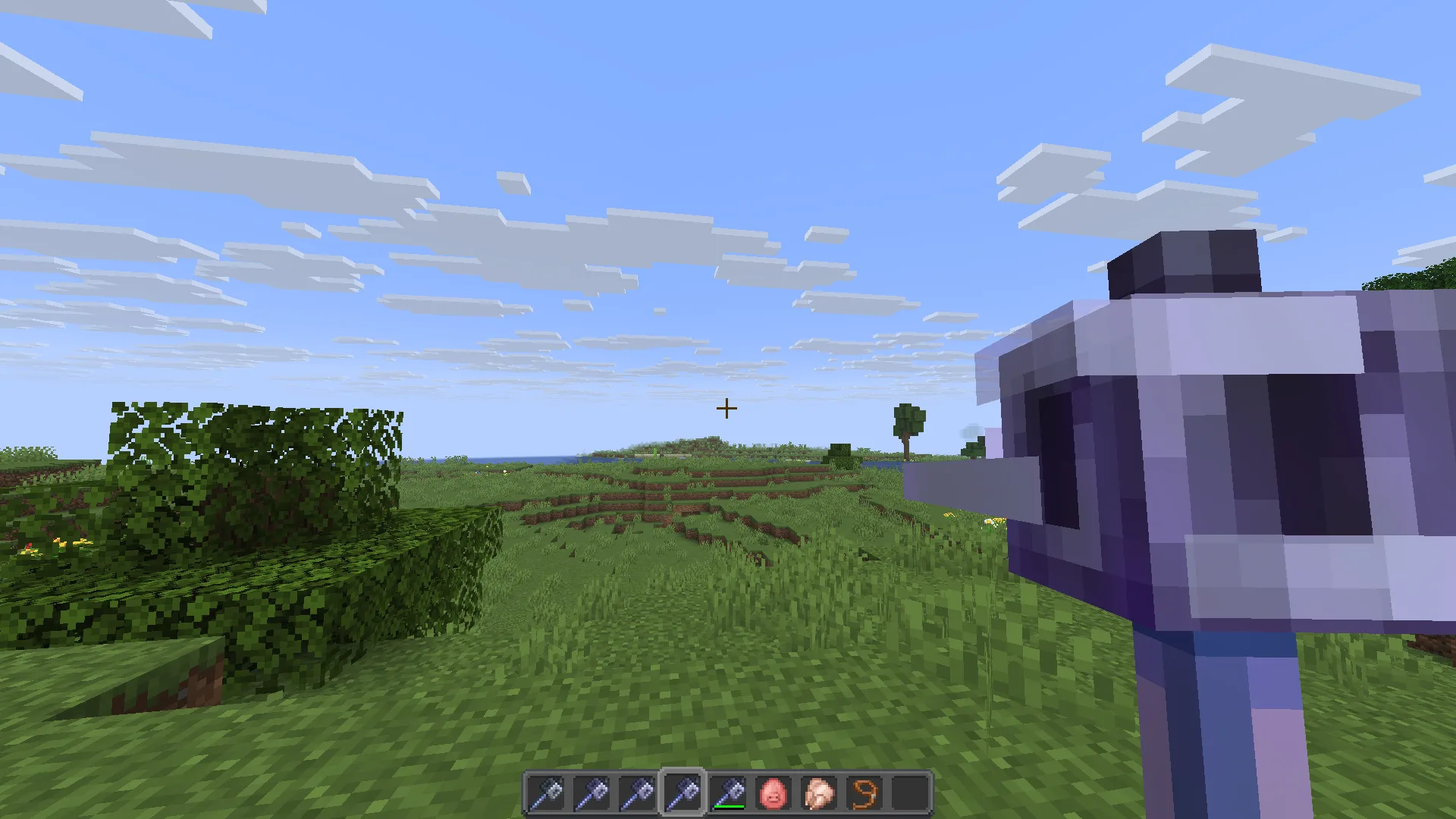This screenshot has height=819, width=1456.
Task: Select the pig spawn egg slot
Action: [773, 793]
